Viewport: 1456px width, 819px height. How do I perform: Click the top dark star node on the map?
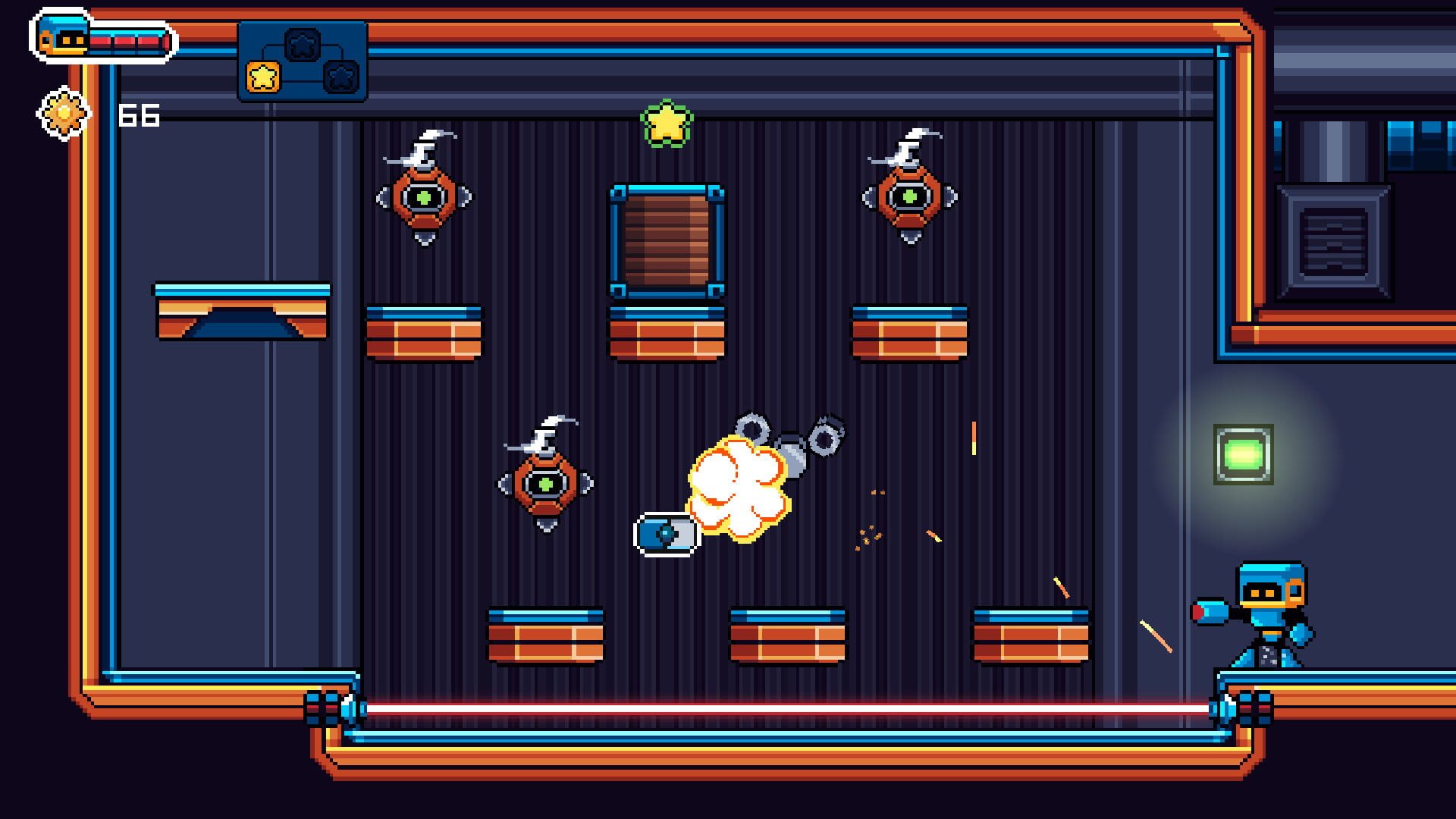(302, 43)
